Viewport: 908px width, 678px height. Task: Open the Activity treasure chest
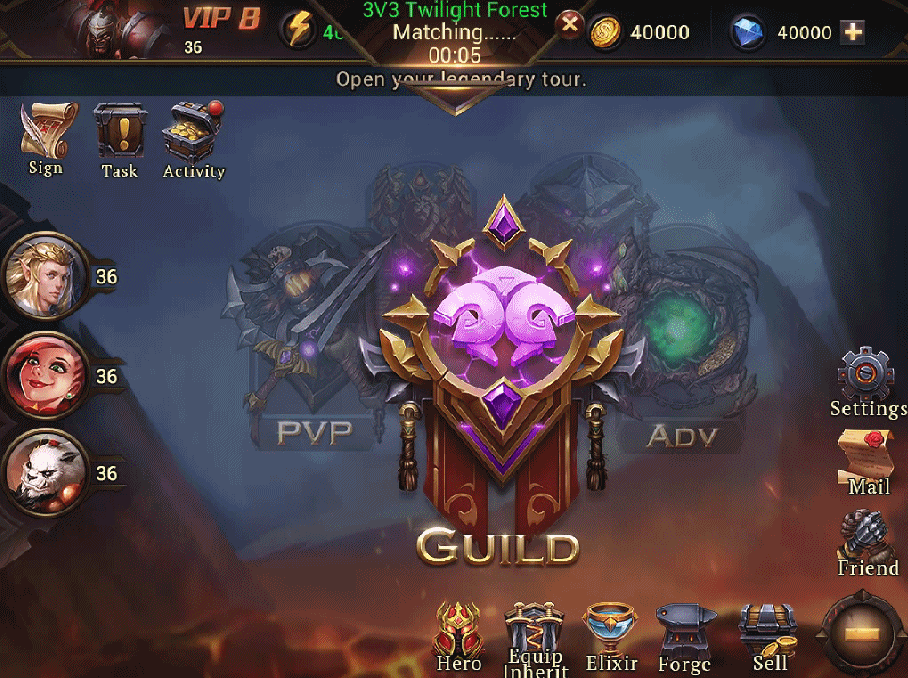[194, 137]
